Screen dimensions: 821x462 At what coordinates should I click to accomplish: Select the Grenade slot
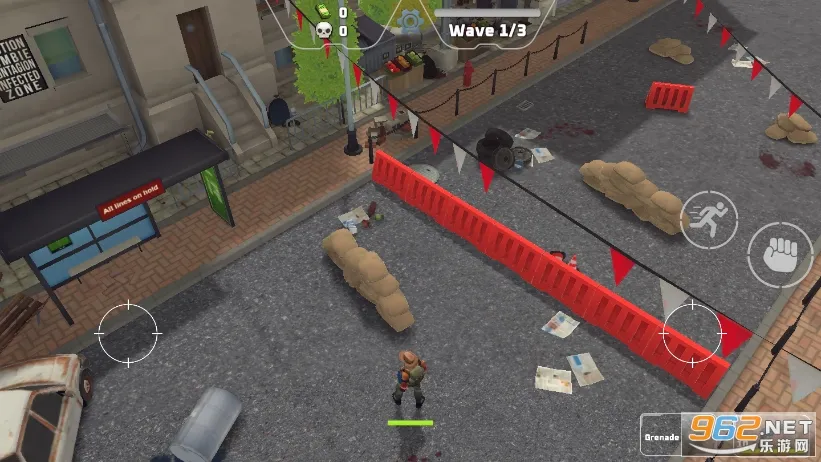click(662, 436)
